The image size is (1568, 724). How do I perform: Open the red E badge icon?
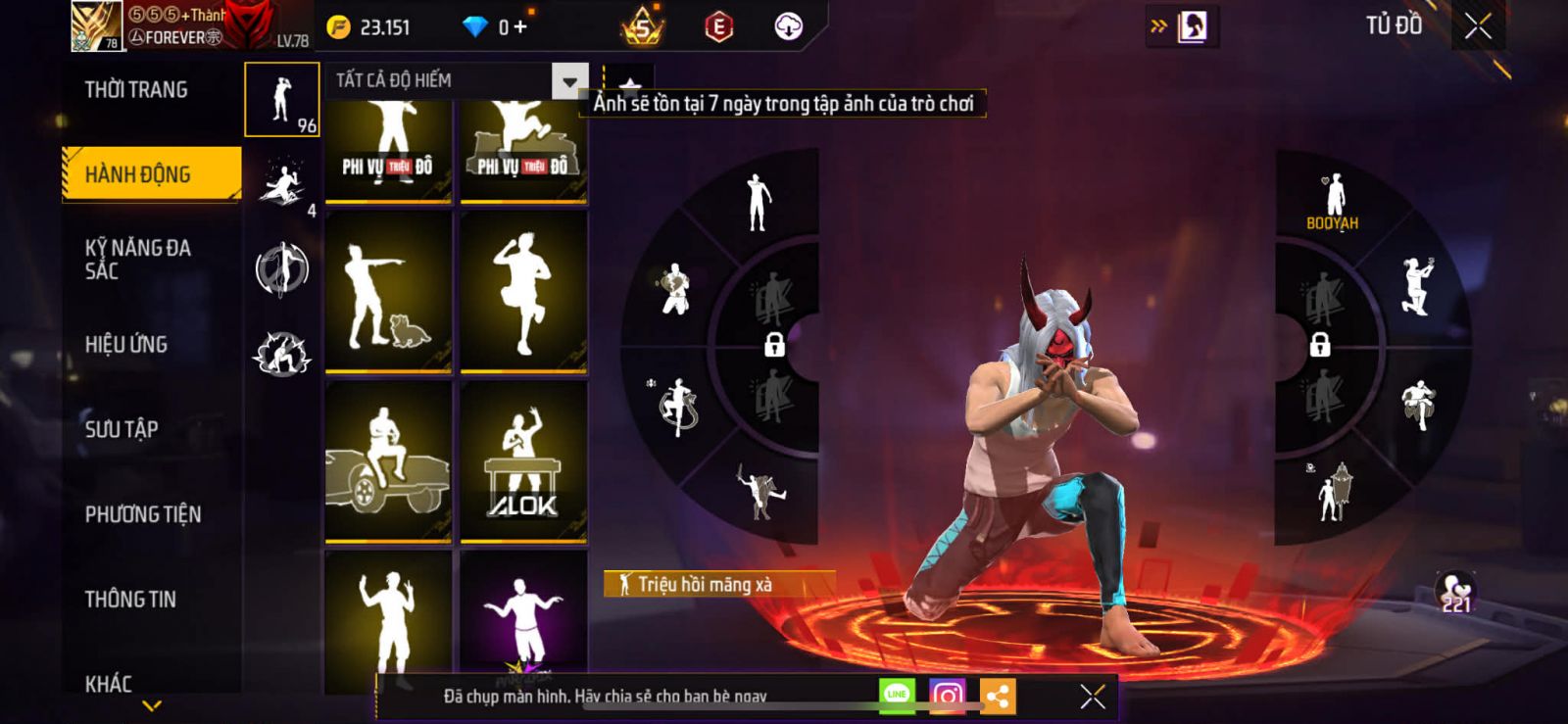tap(718, 27)
